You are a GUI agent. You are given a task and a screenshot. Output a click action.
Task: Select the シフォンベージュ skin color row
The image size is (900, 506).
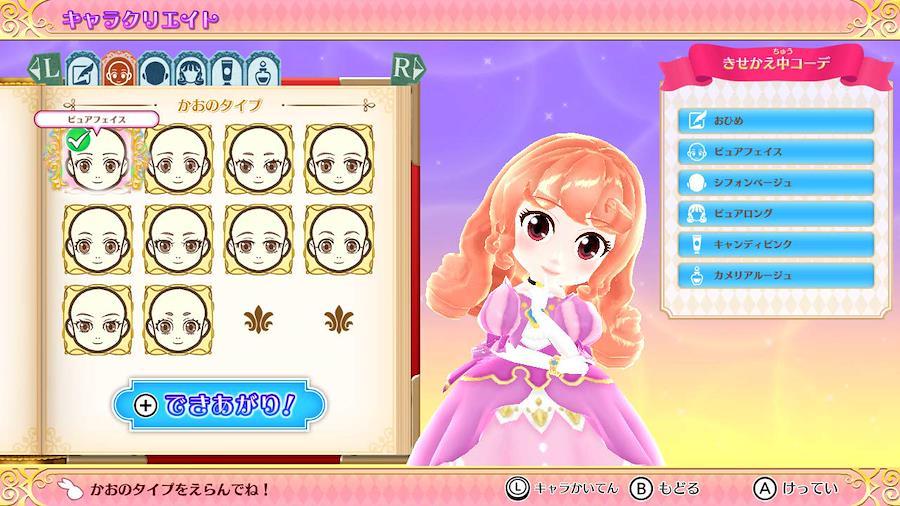tap(776, 183)
